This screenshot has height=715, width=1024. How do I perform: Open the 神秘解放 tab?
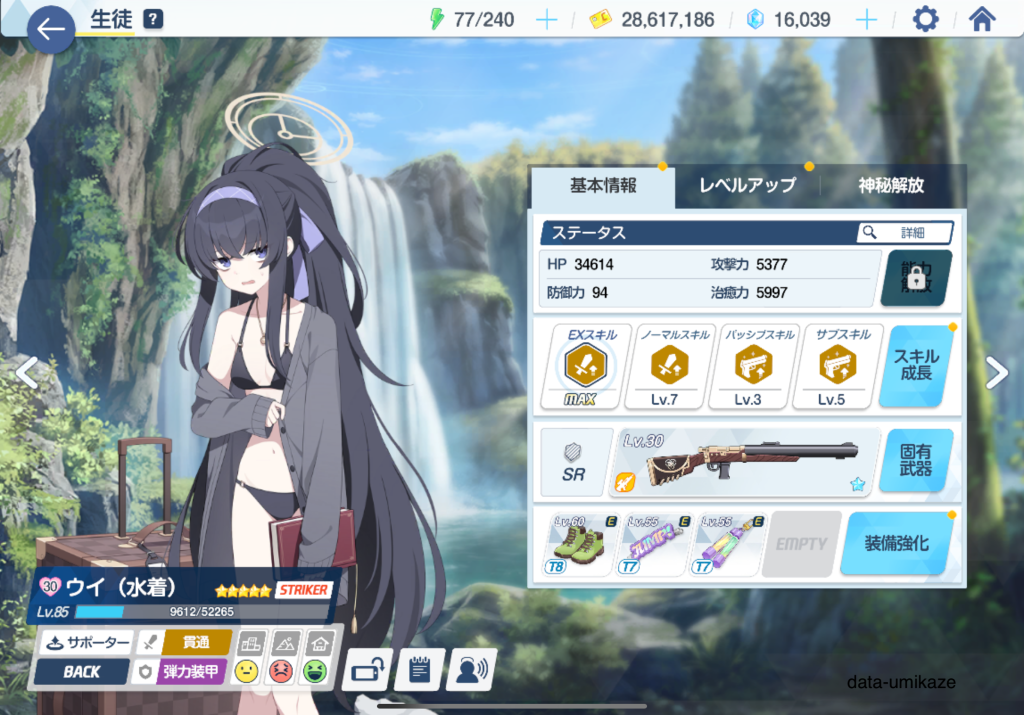[x=890, y=186]
